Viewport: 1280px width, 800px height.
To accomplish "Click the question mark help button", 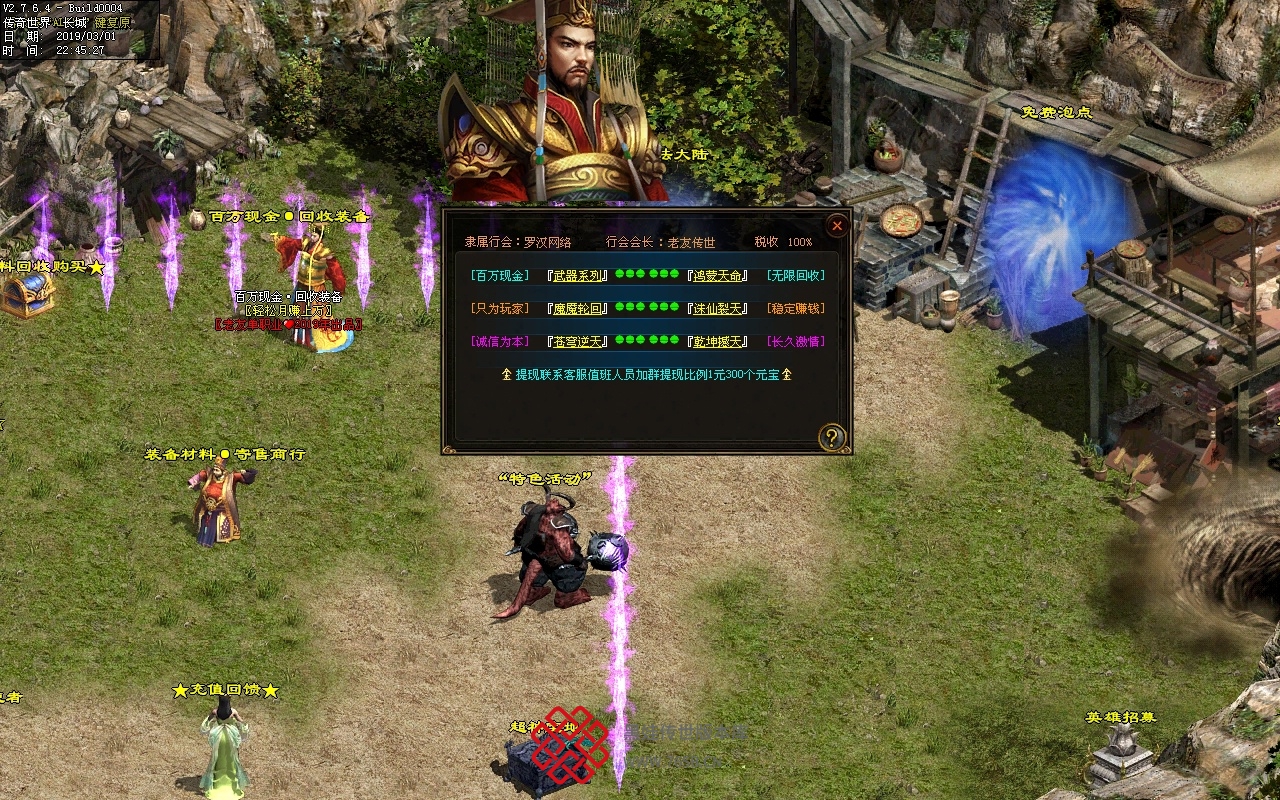I will 832,437.
